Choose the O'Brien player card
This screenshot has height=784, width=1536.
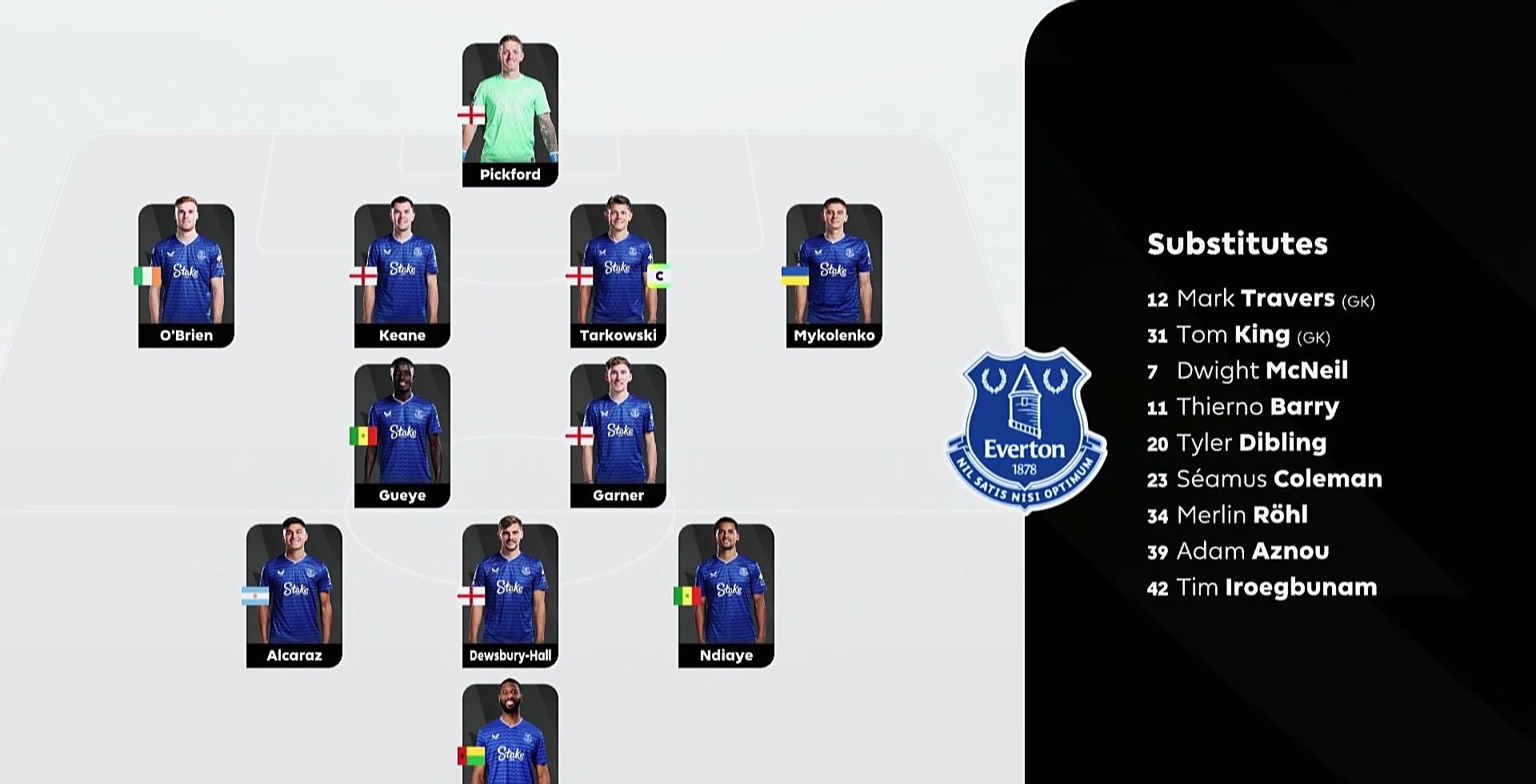tap(186, 275)
